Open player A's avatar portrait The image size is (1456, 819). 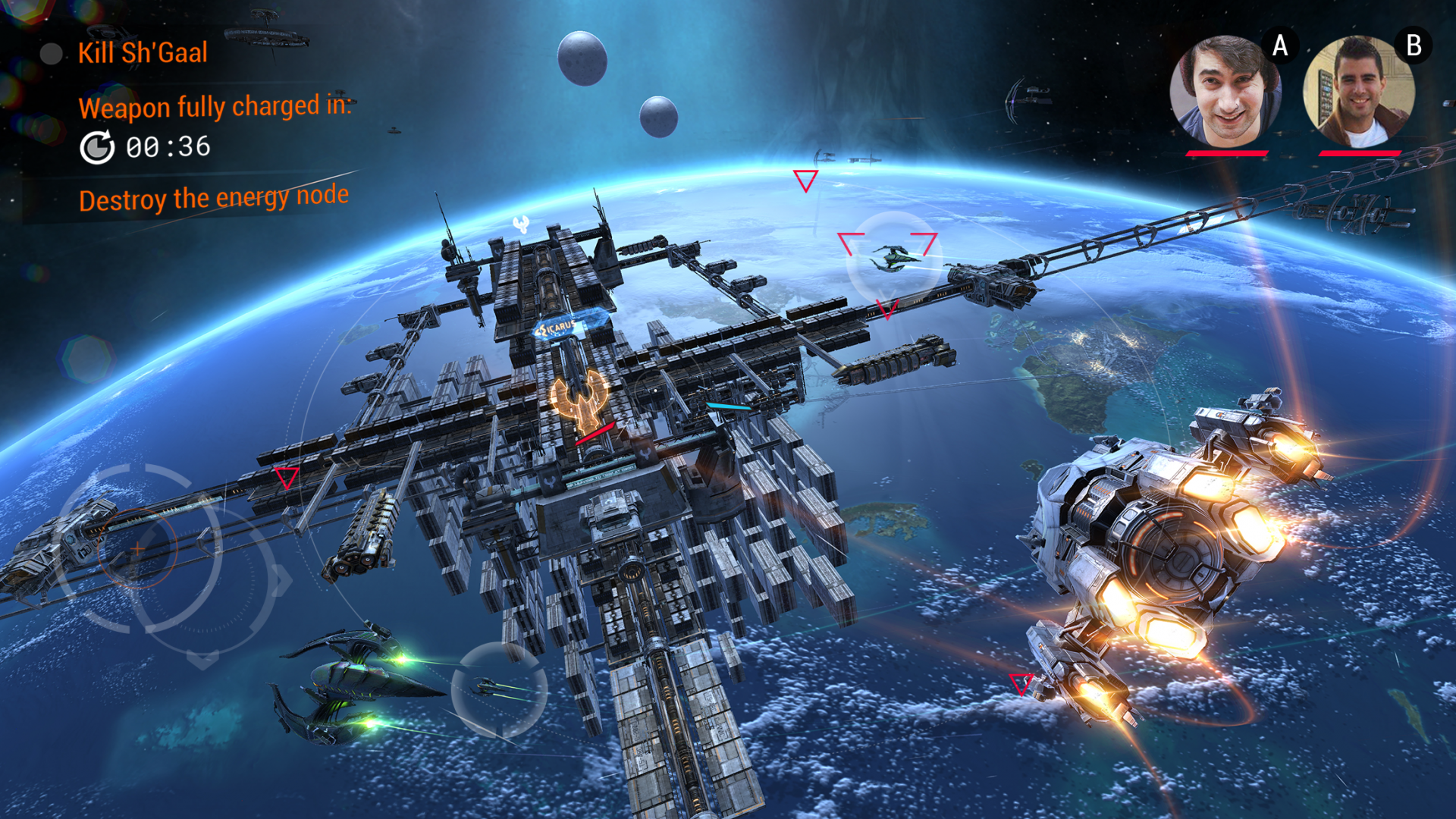tap(1225, 91)
